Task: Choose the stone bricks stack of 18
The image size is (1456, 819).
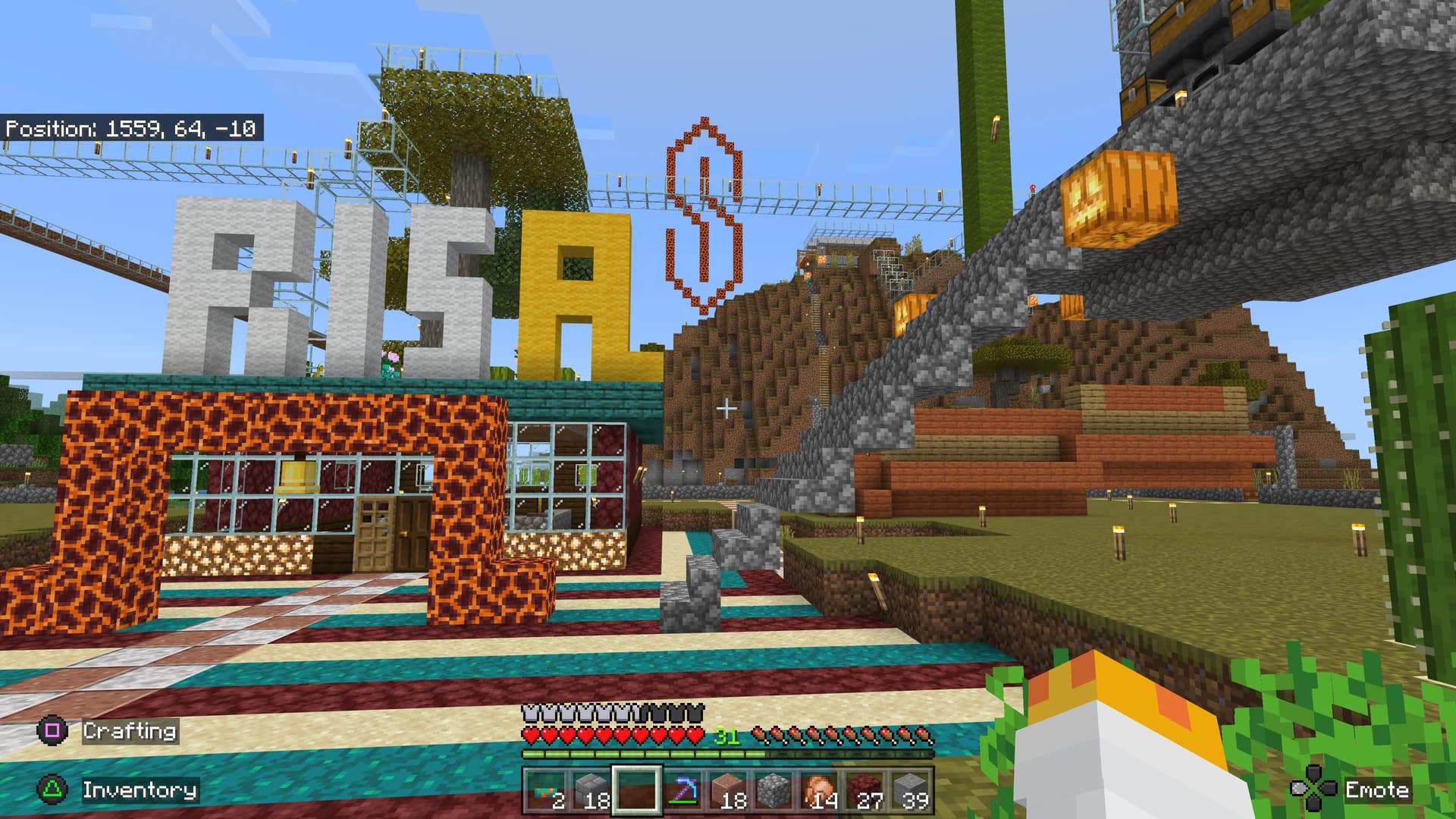Action: (591, 790)
